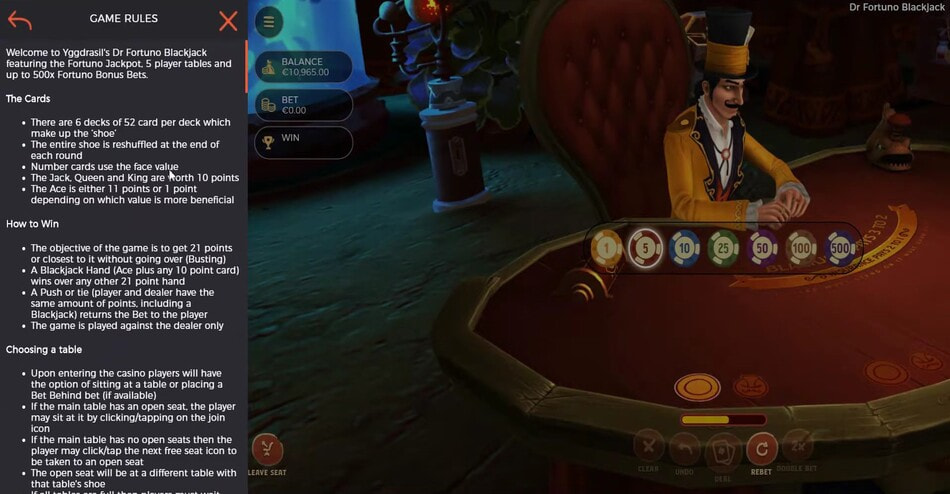Viewport: 950px width, 494px height.
Task: Click the Clear bet button
Action: (648, 448)
